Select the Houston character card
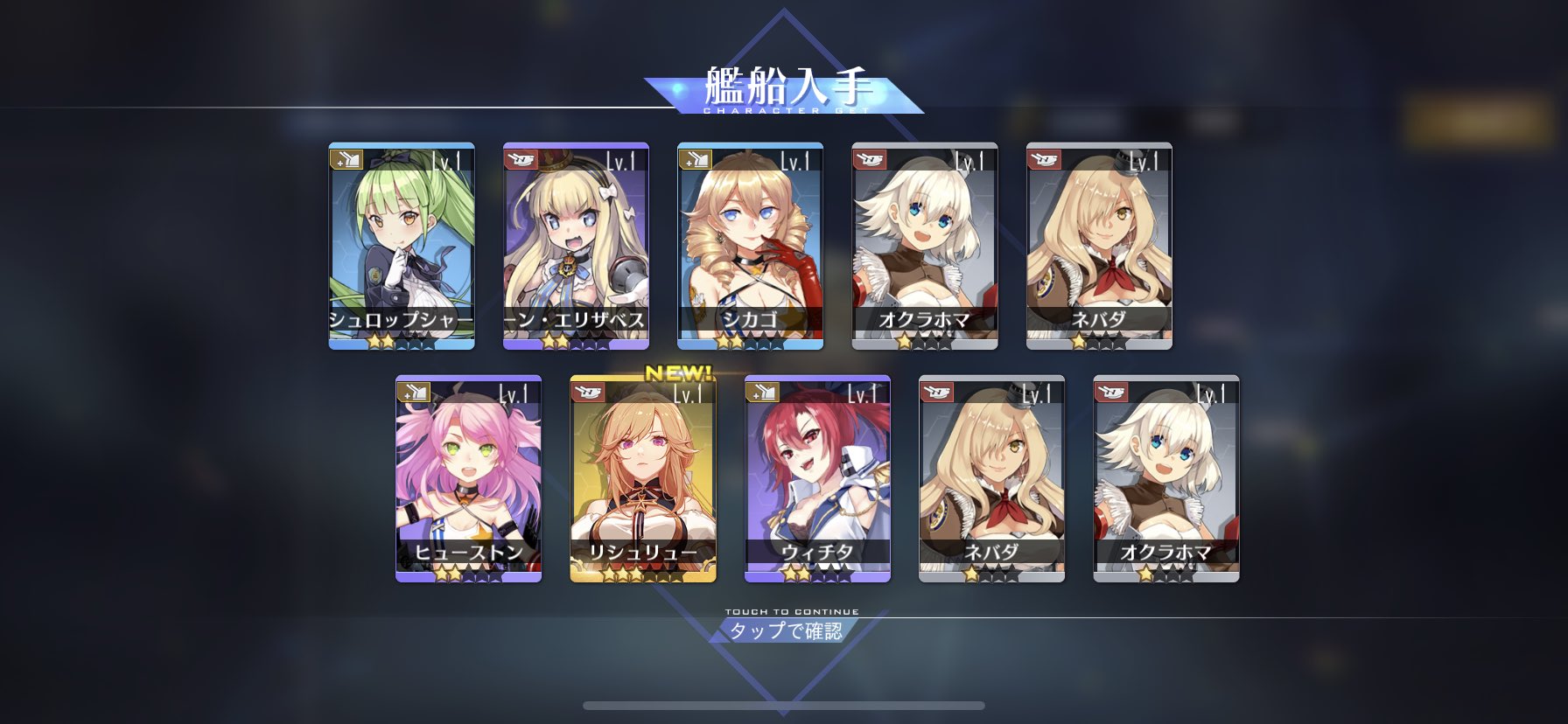 pos(468,481)
